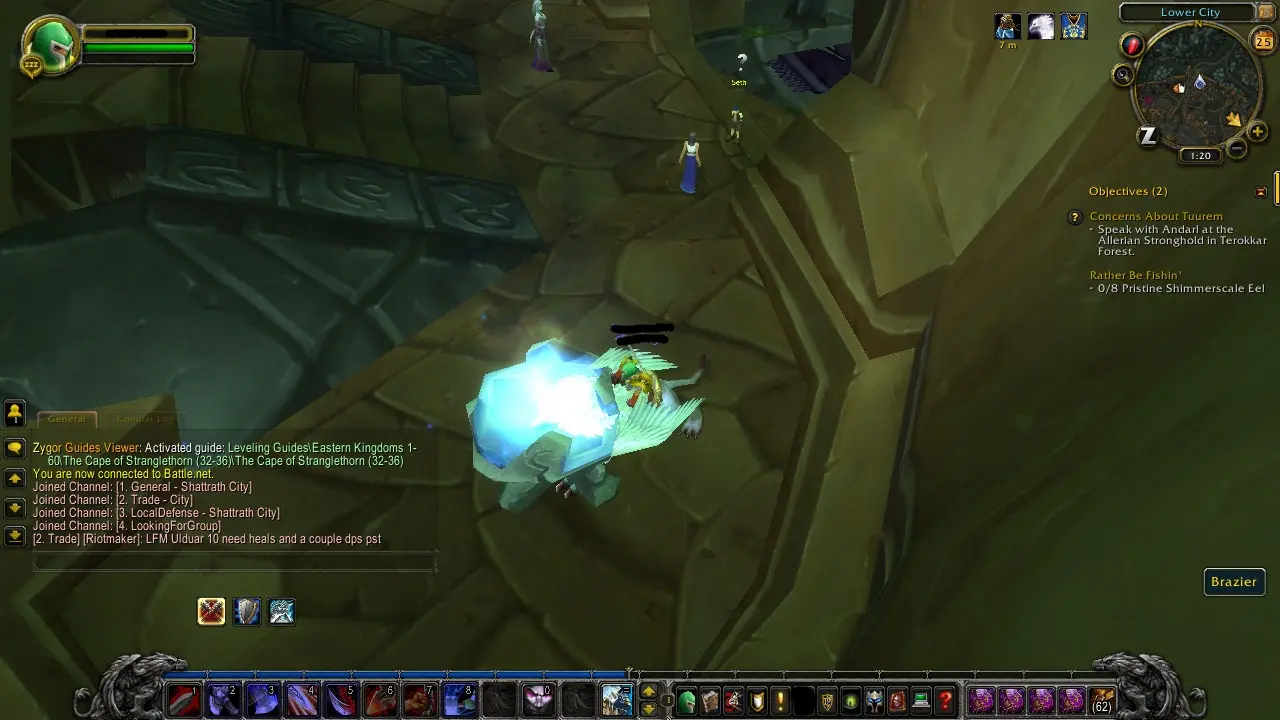The image size is (1280, 720).
Task: Open the red question mark help button
Action: click(x=945, y=700)
